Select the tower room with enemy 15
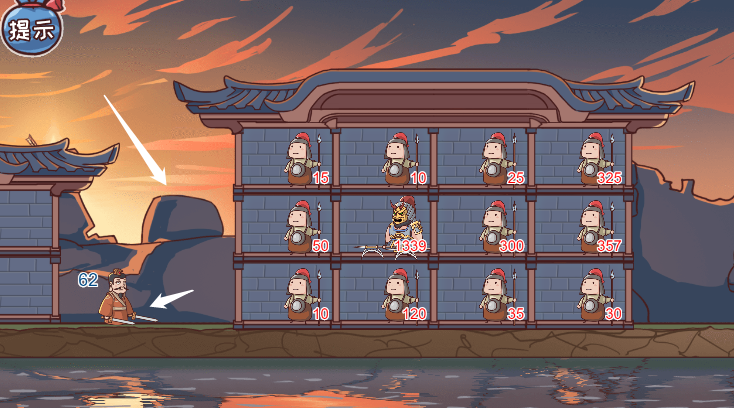The height and width of the screenshot is (408, 734). click(288, 158)
